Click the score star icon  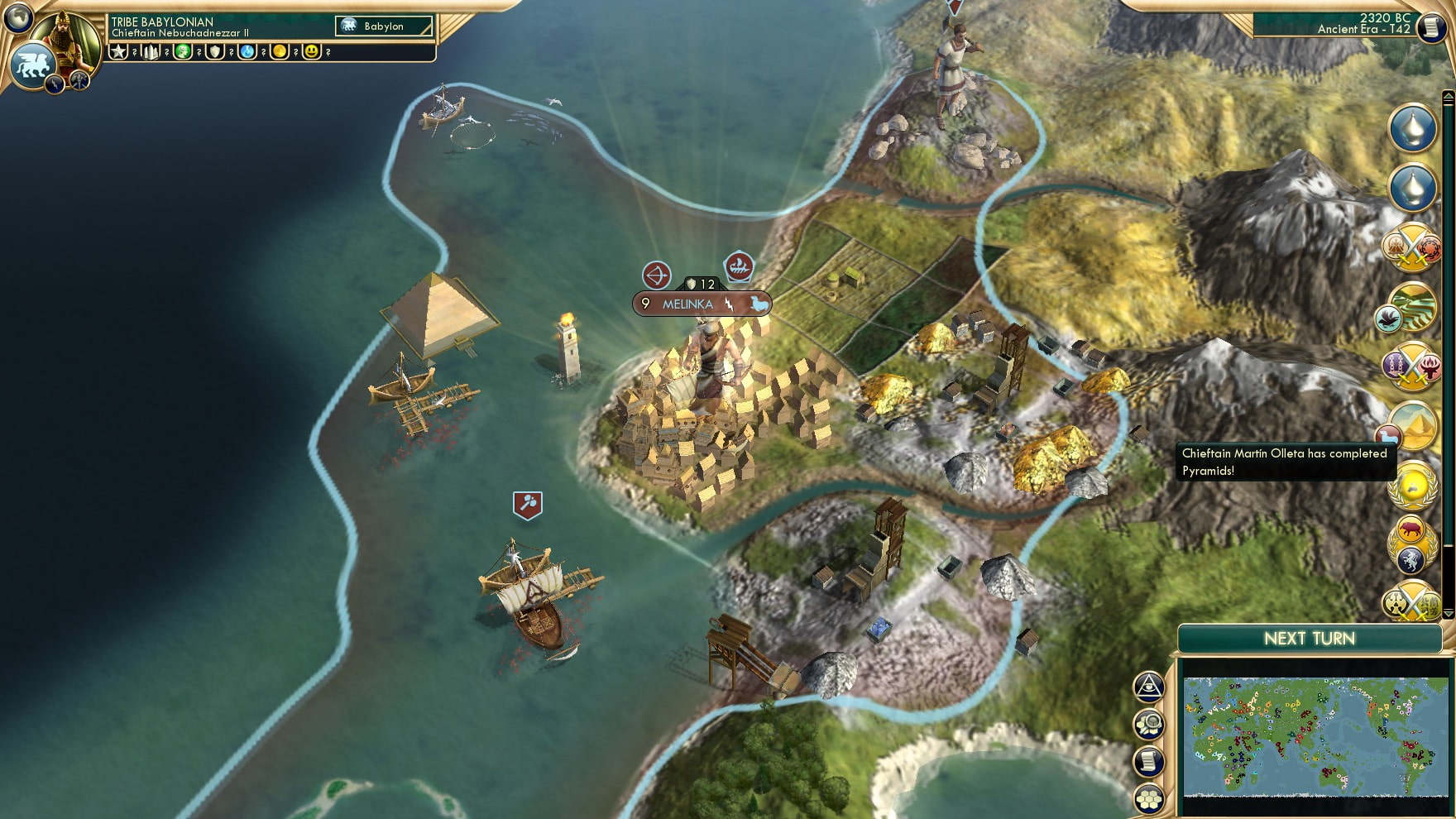117,51
